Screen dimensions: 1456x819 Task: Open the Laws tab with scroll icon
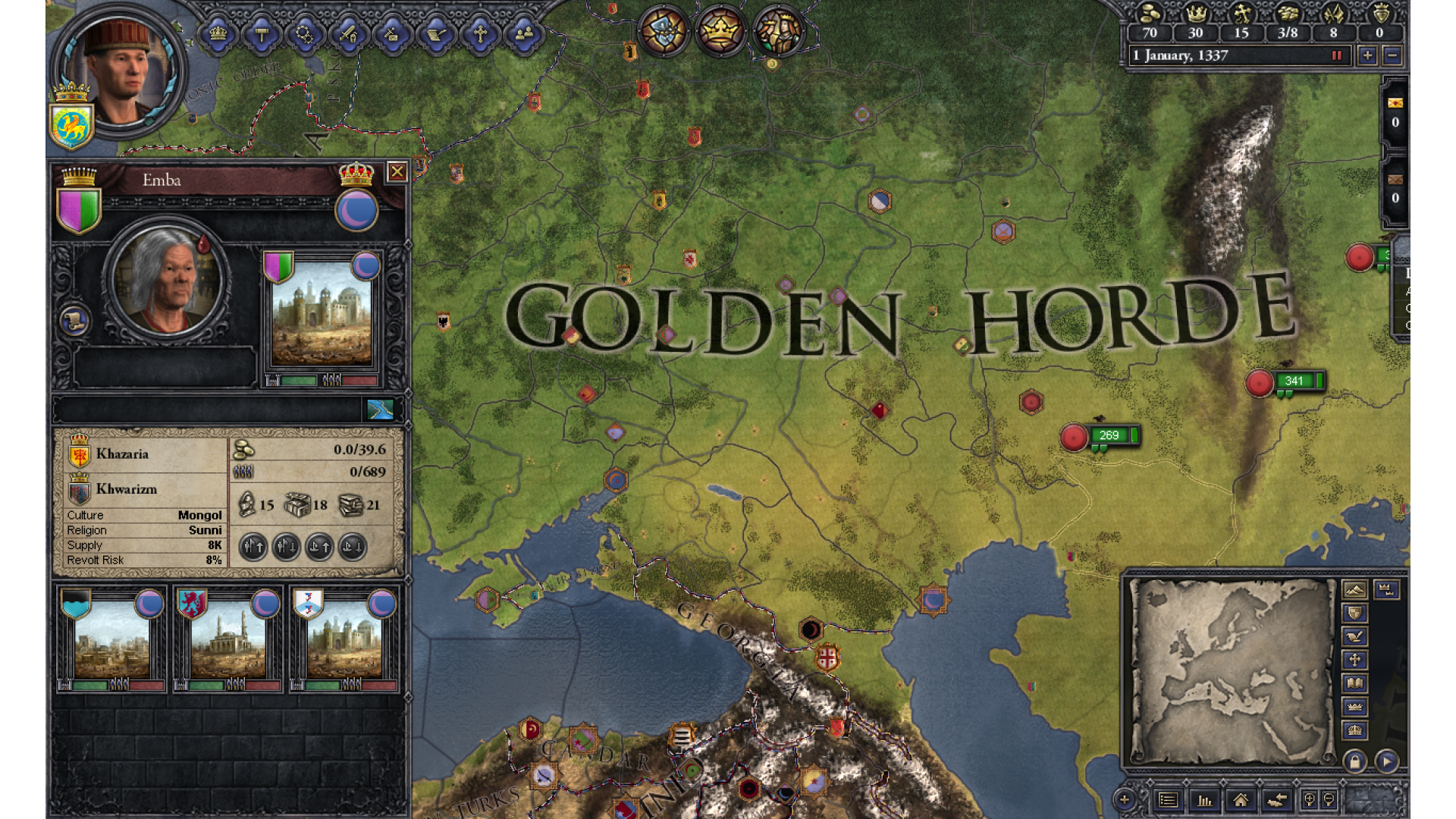[437, 34]
